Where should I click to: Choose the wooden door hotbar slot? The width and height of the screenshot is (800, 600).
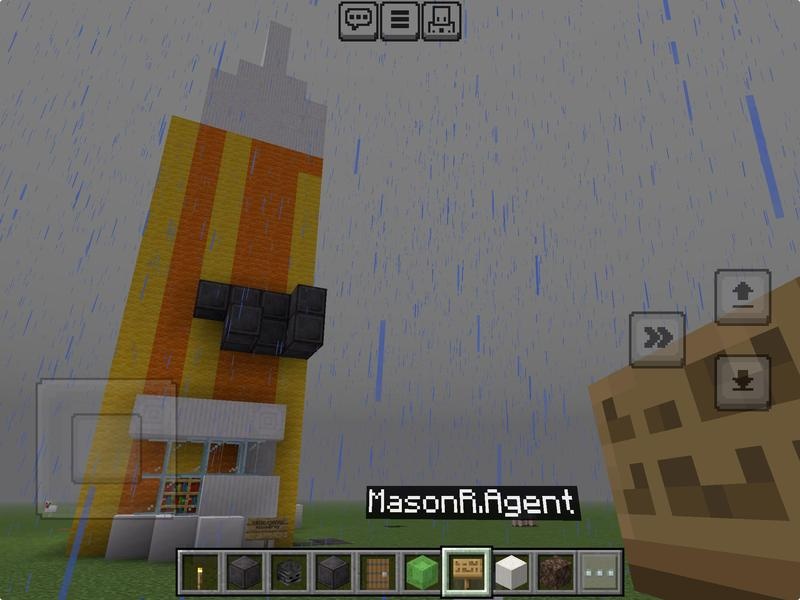pyautogui.click(x=377, y=572)
